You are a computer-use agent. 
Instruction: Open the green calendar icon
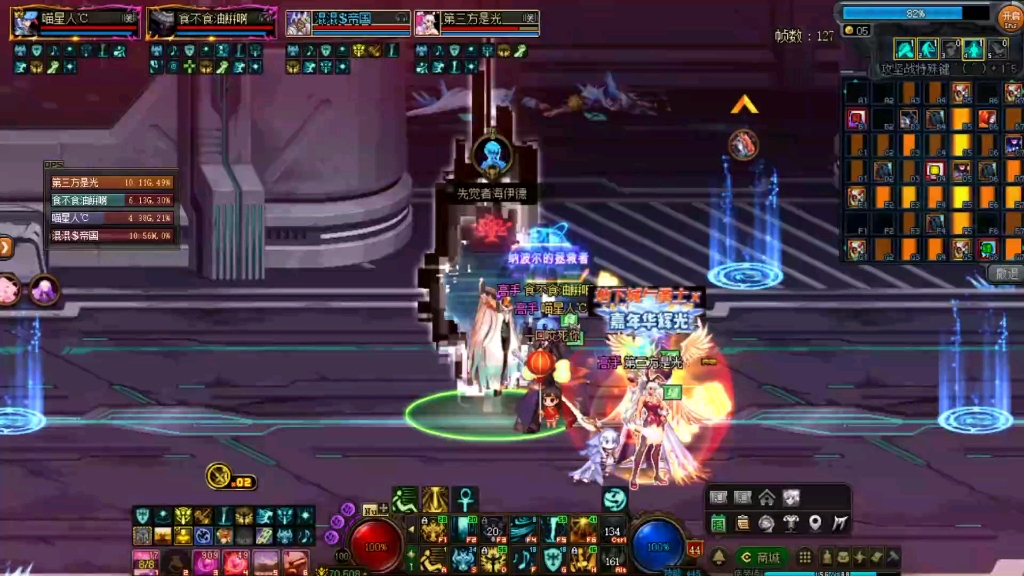tap(718, 522)
